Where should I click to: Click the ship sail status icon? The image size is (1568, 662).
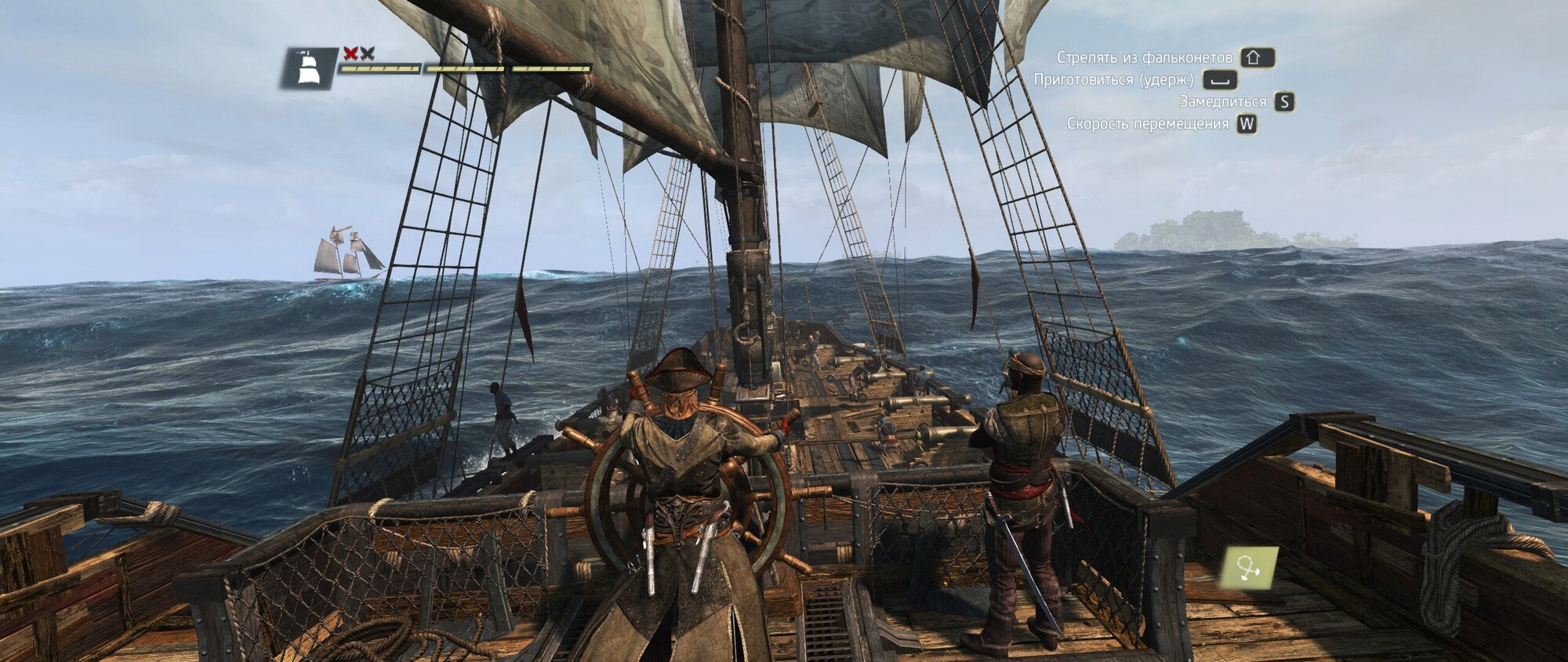click(310, 68)
